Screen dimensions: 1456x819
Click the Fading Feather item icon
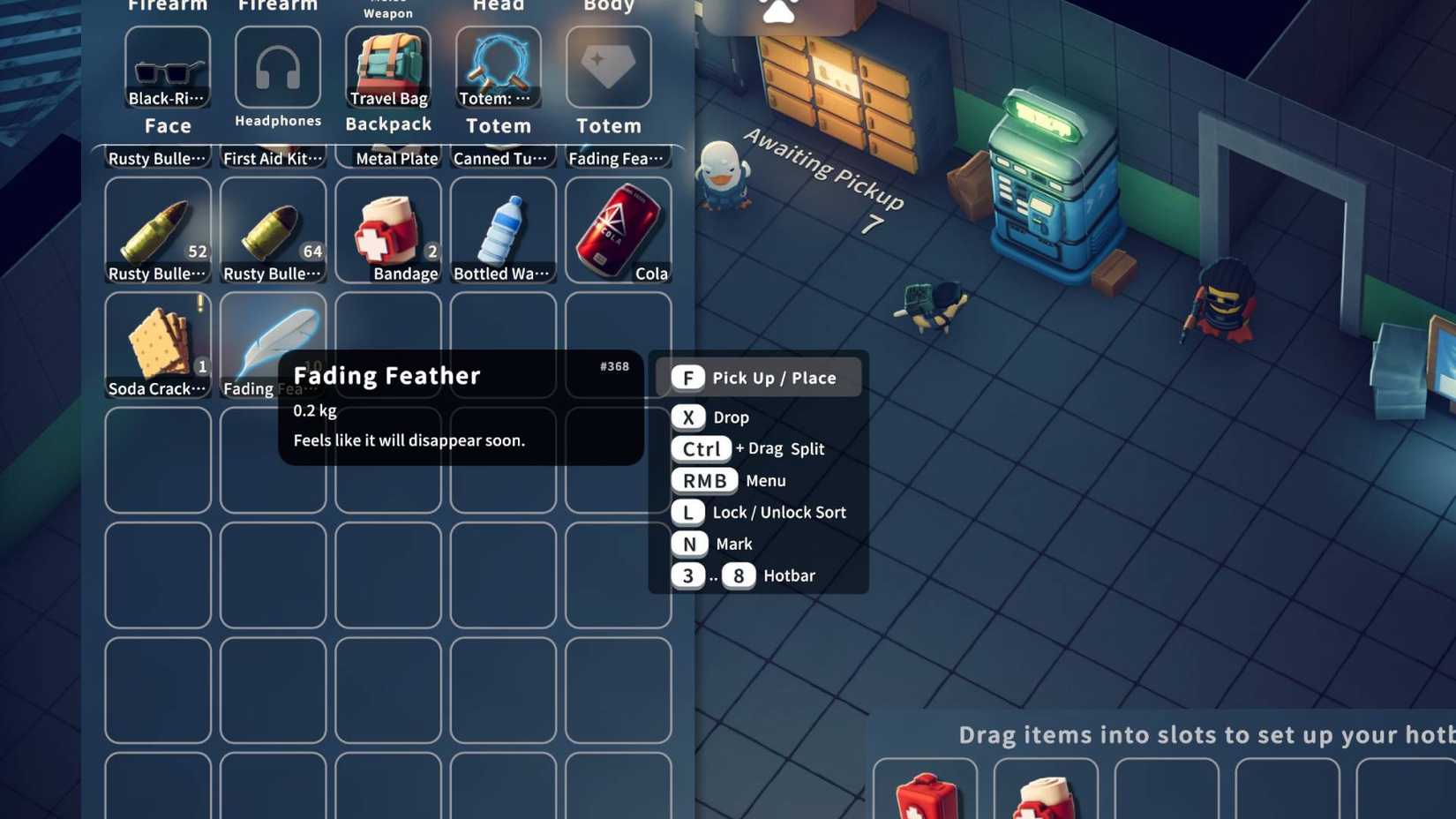[274, 340]
